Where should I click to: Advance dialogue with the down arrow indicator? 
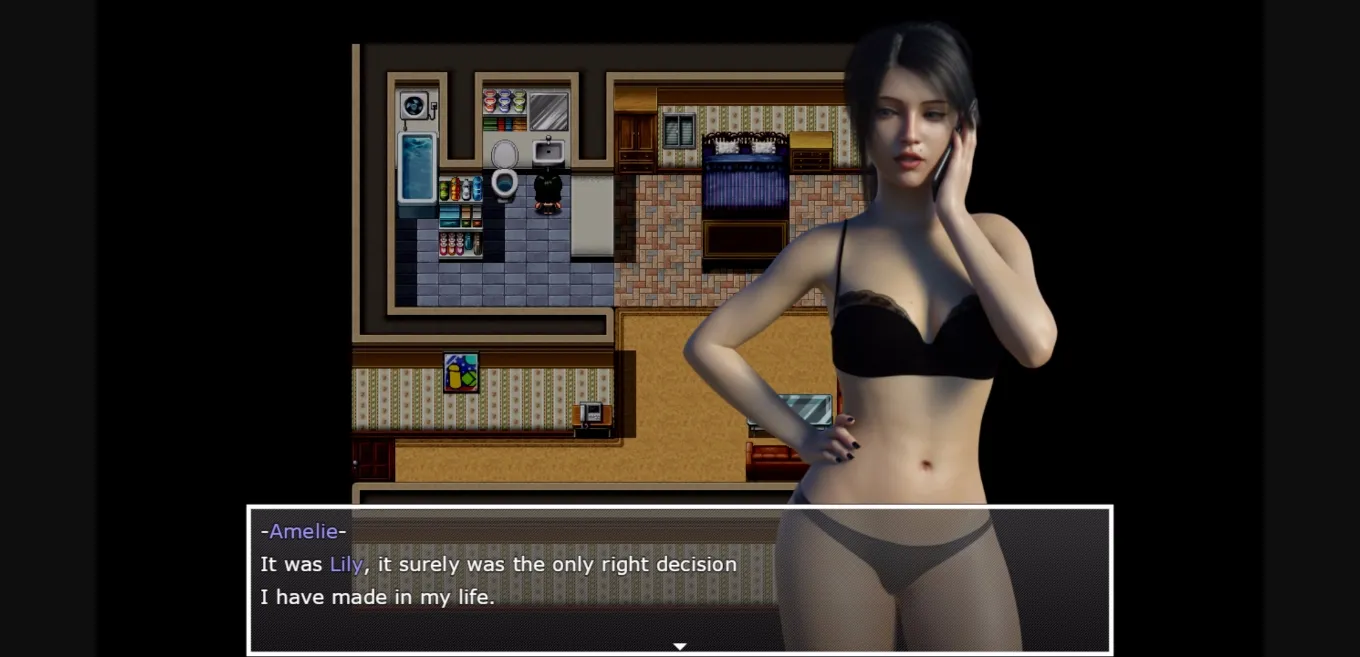tap(679, 646)
